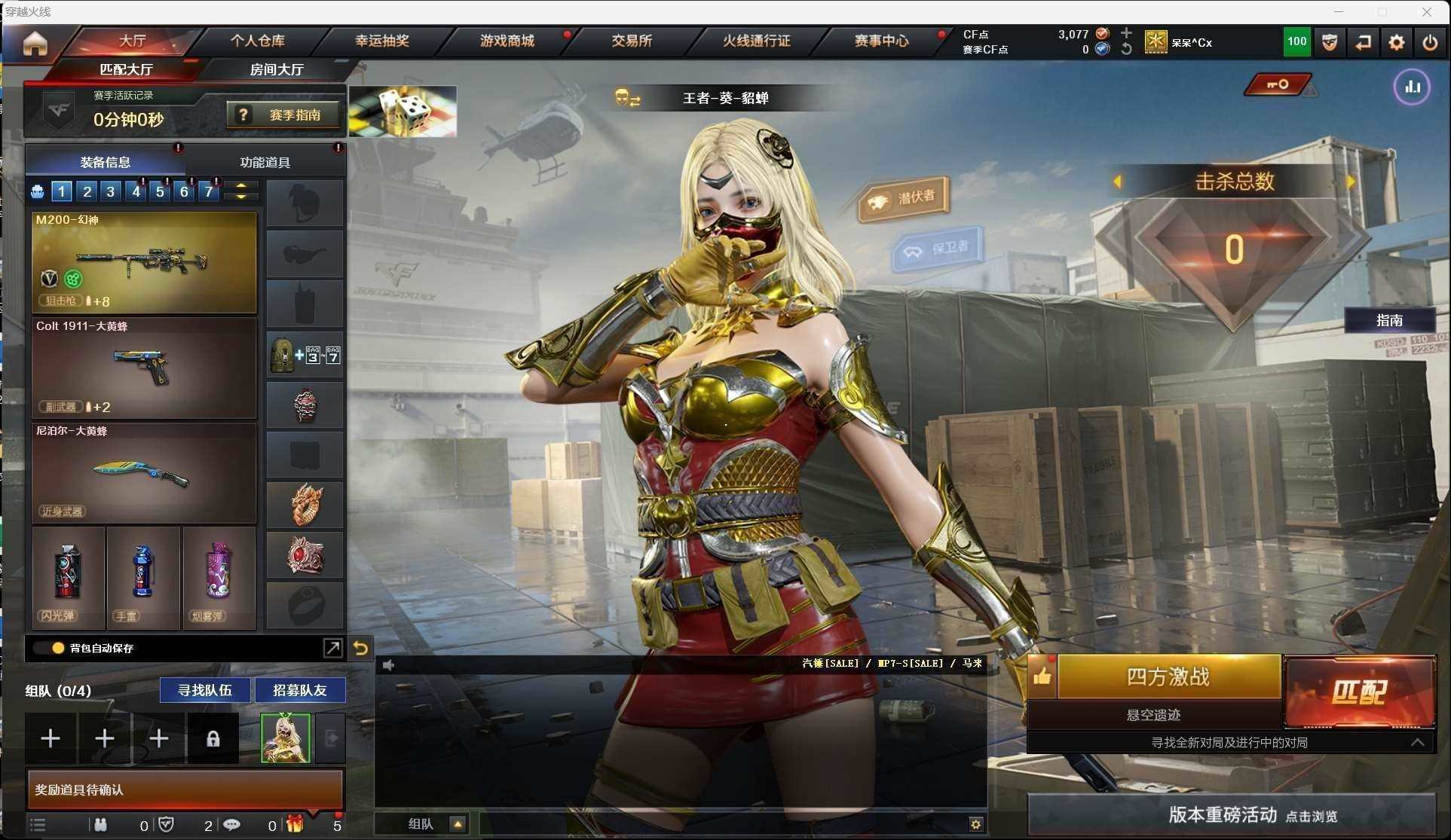Switch to the 房间大厅 tab
Screen dimensions: 1451x840
(277, 69)
